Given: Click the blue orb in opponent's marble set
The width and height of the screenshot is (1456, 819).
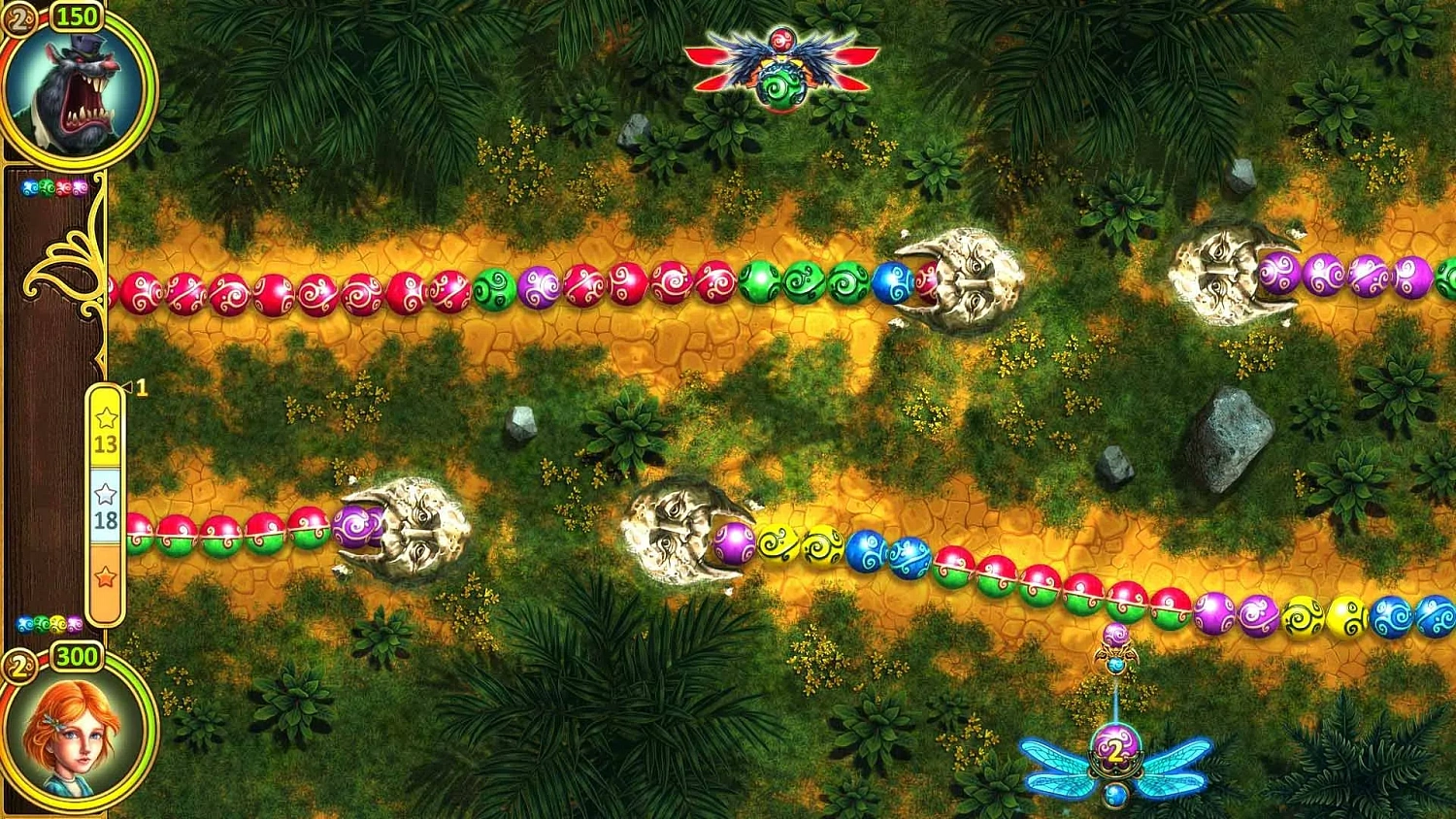Looking at the screenshot, I should tap(28, 186).
